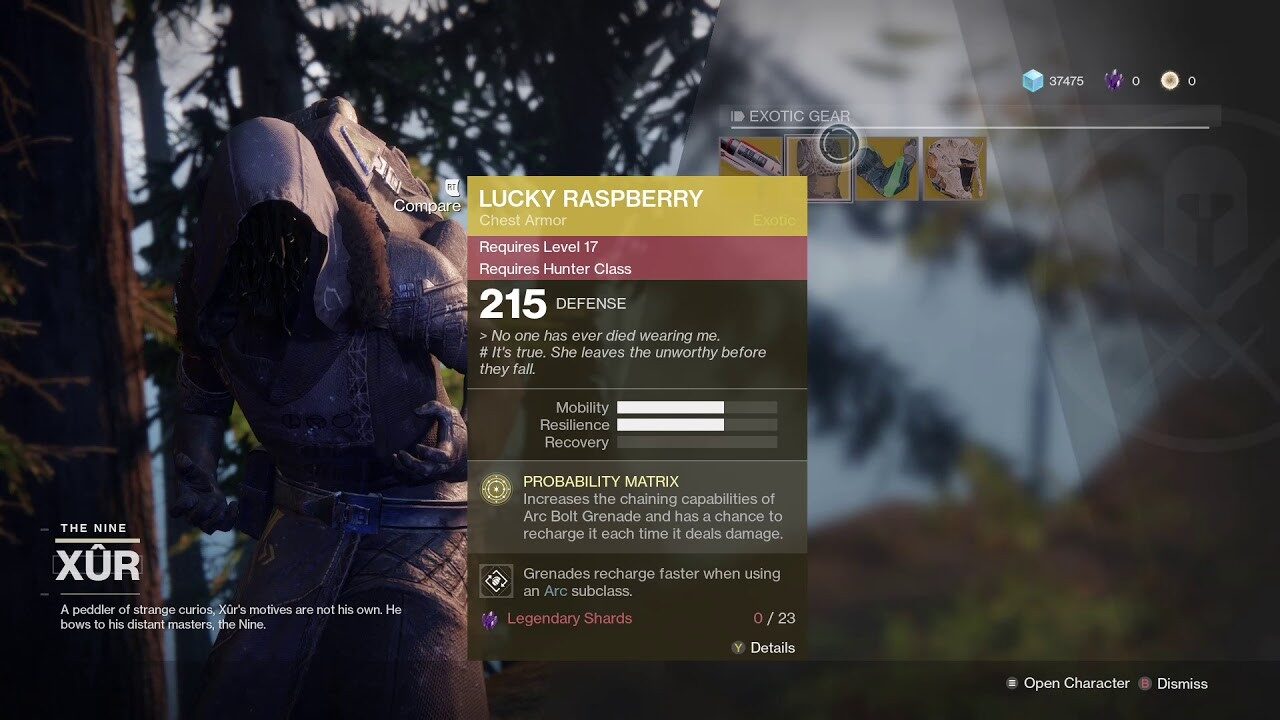Compare Lucky Raspberry with equipped gear
Image resolution: width=1280 pixels, height=720 pixels.
coord(428,205)
